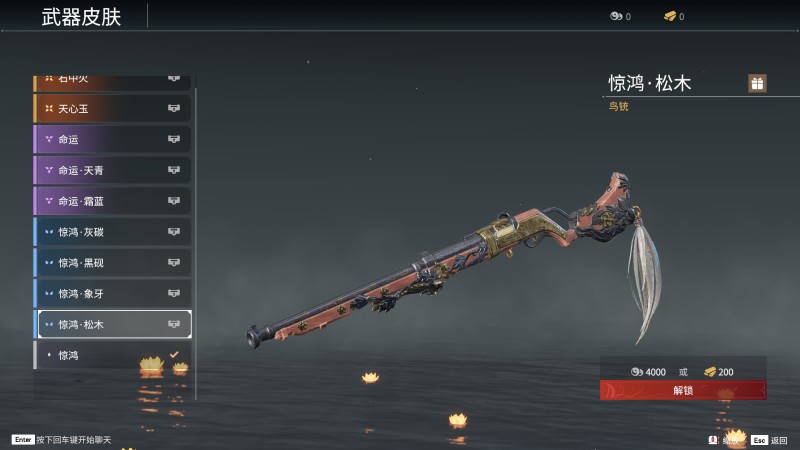Select the 命运·天青 skin entry
The height and width of the screenshot is (450, 800).
pyautogui.click(x=112, y=170)
